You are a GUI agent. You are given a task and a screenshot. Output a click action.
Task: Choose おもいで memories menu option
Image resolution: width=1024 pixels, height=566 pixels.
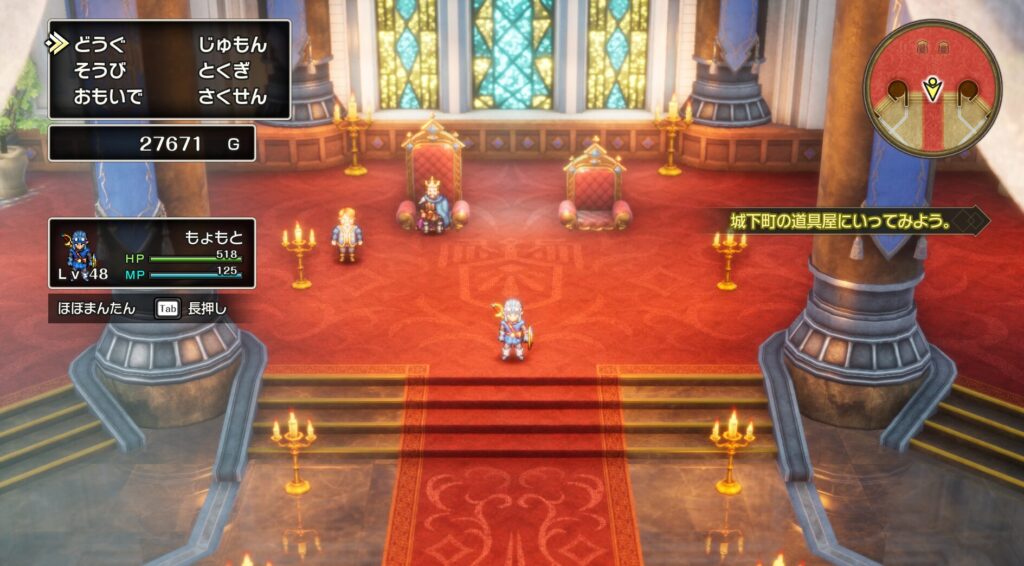(x=108, y=97)
